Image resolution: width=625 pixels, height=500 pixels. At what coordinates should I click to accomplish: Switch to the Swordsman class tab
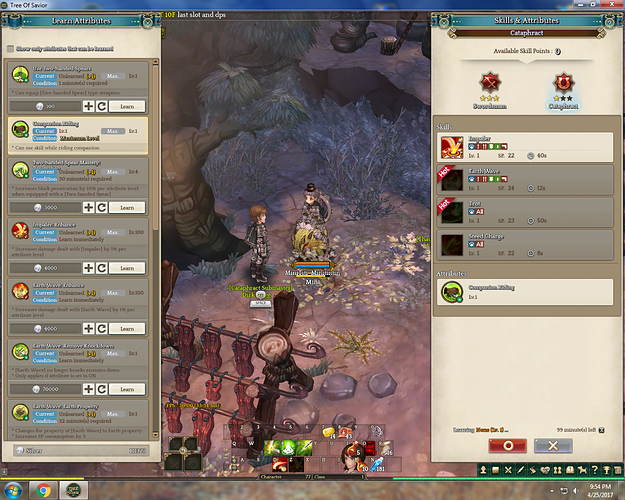tap(490, 84)
